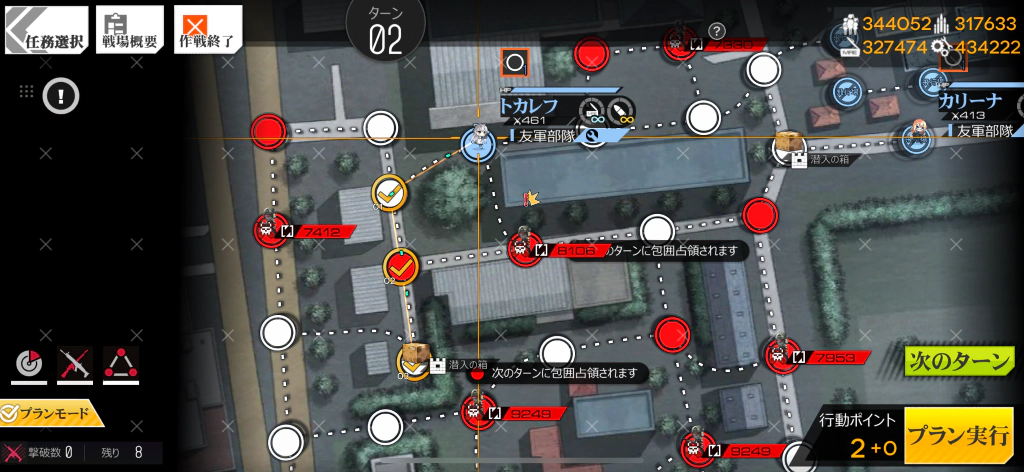Click the crossed-out rifle icon
The width and height of the screenshot is (1024, 472).
tap(75, 364)
